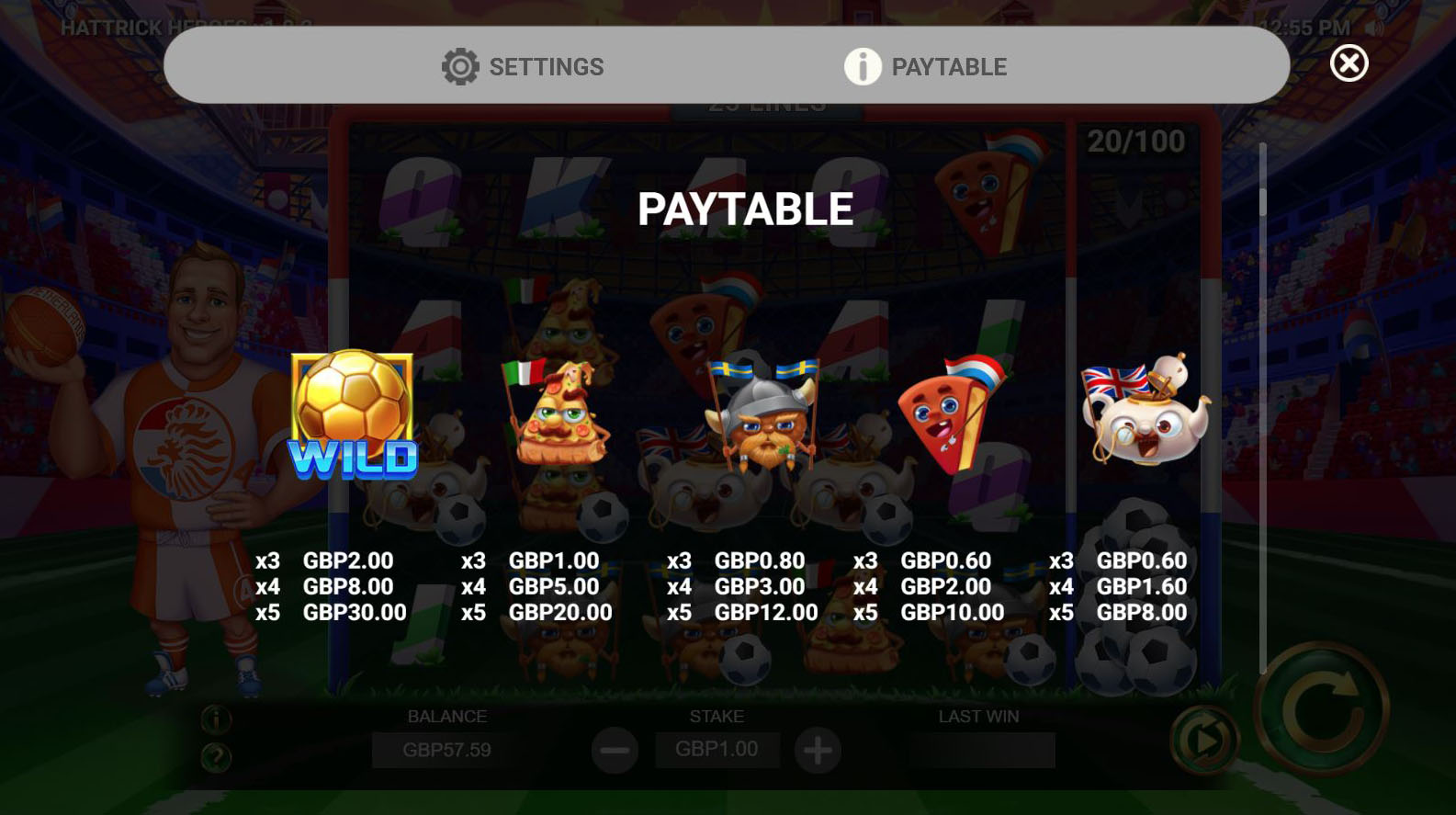This screenshot has width=1456, height=815.
Task: Open the info icon beside balance
Action: coord(216,719)
